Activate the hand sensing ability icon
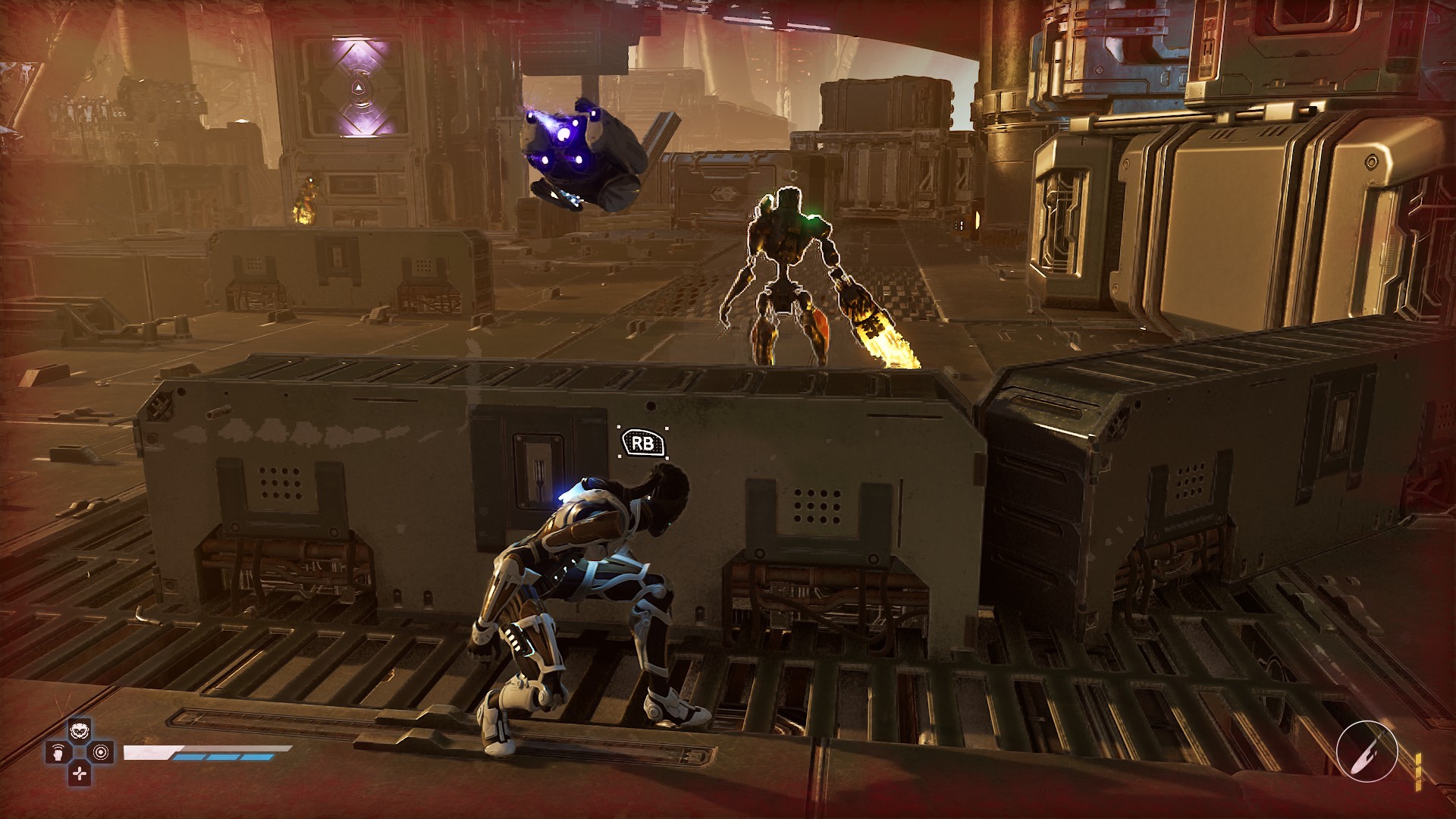Image resolution: width=1456 pixels, height=819 pixels. tap(58, 753)
